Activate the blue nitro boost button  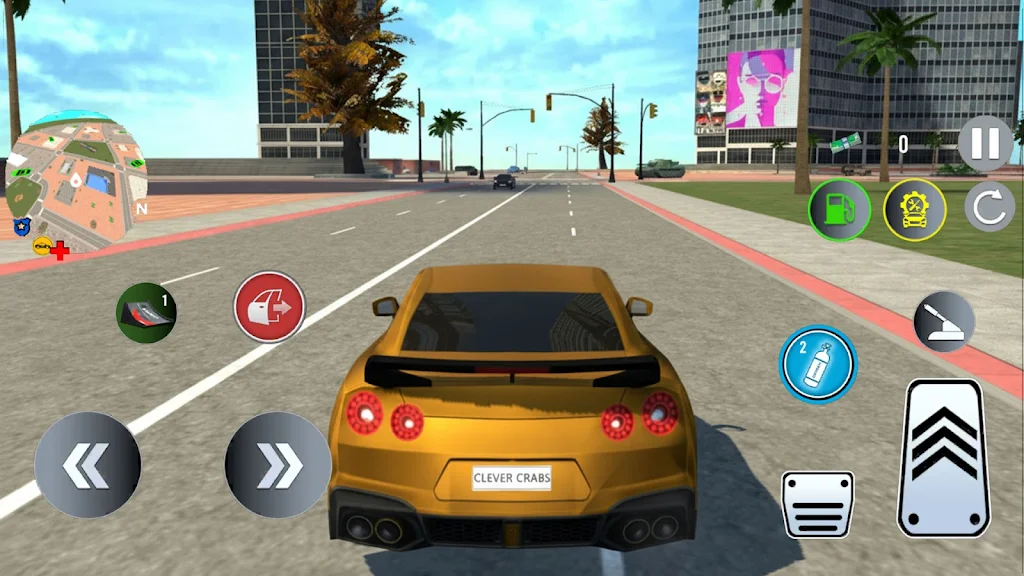tap(818, 364)
